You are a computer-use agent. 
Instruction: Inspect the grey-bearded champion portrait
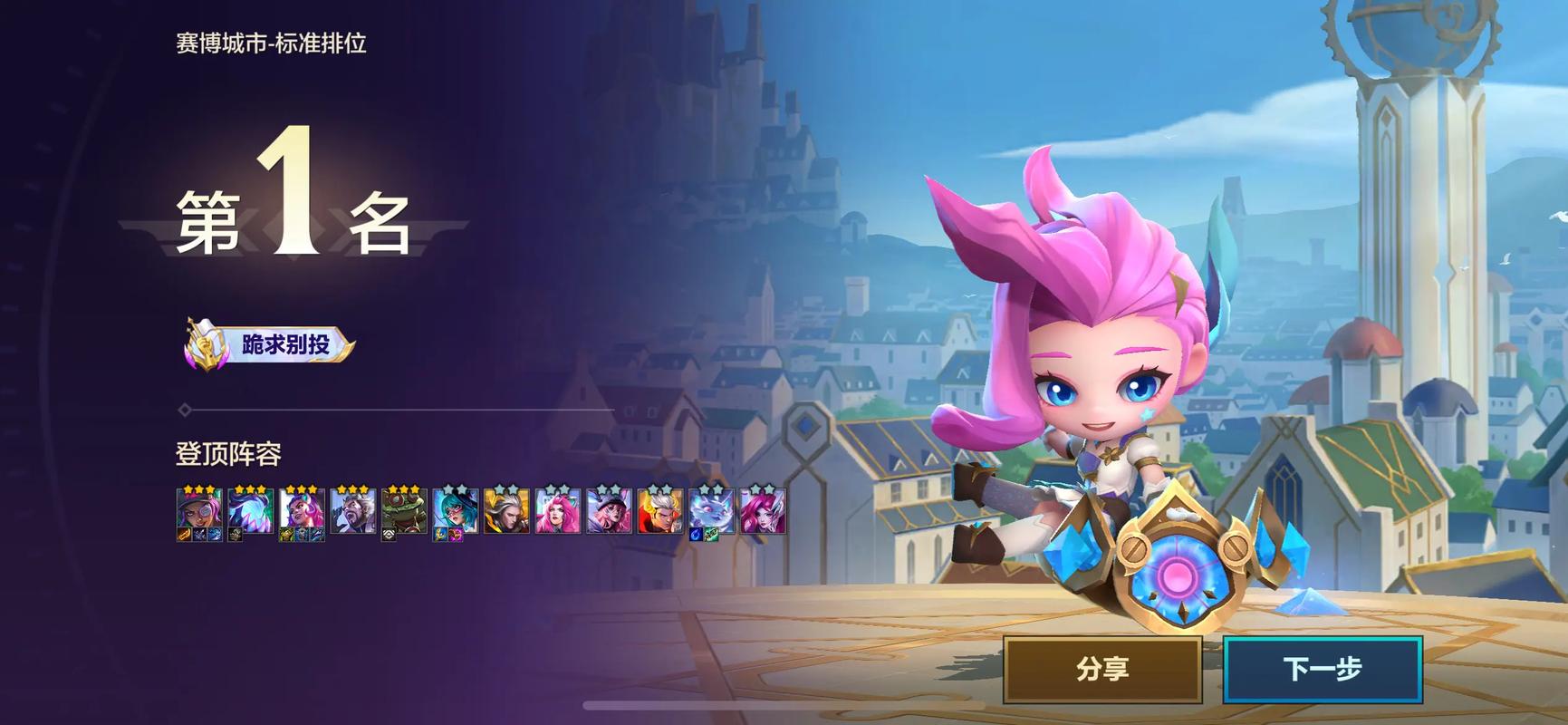(x=352, y=510)
